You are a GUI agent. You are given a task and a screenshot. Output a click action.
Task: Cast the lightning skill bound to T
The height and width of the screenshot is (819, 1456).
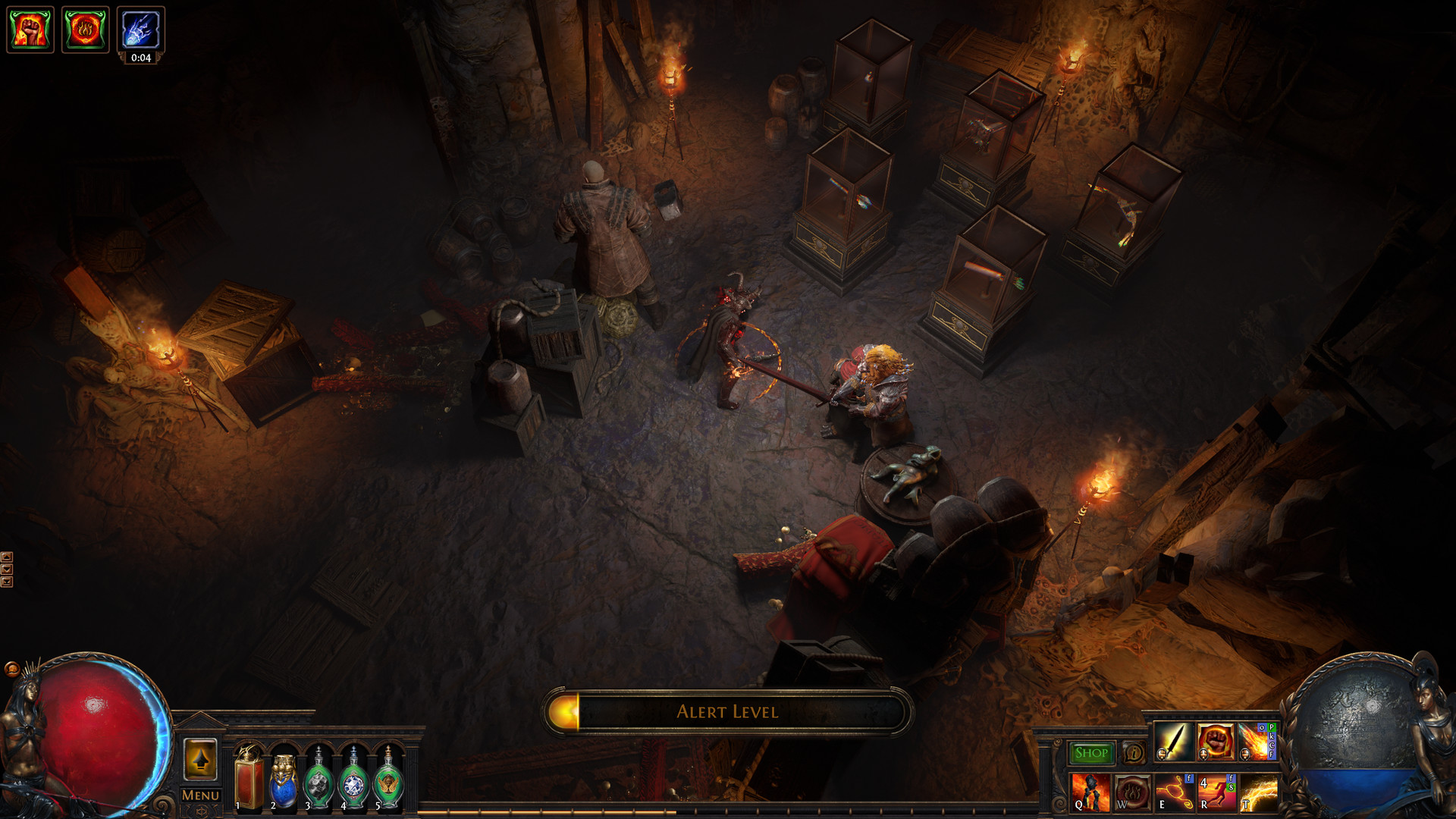coord(1259,795)
